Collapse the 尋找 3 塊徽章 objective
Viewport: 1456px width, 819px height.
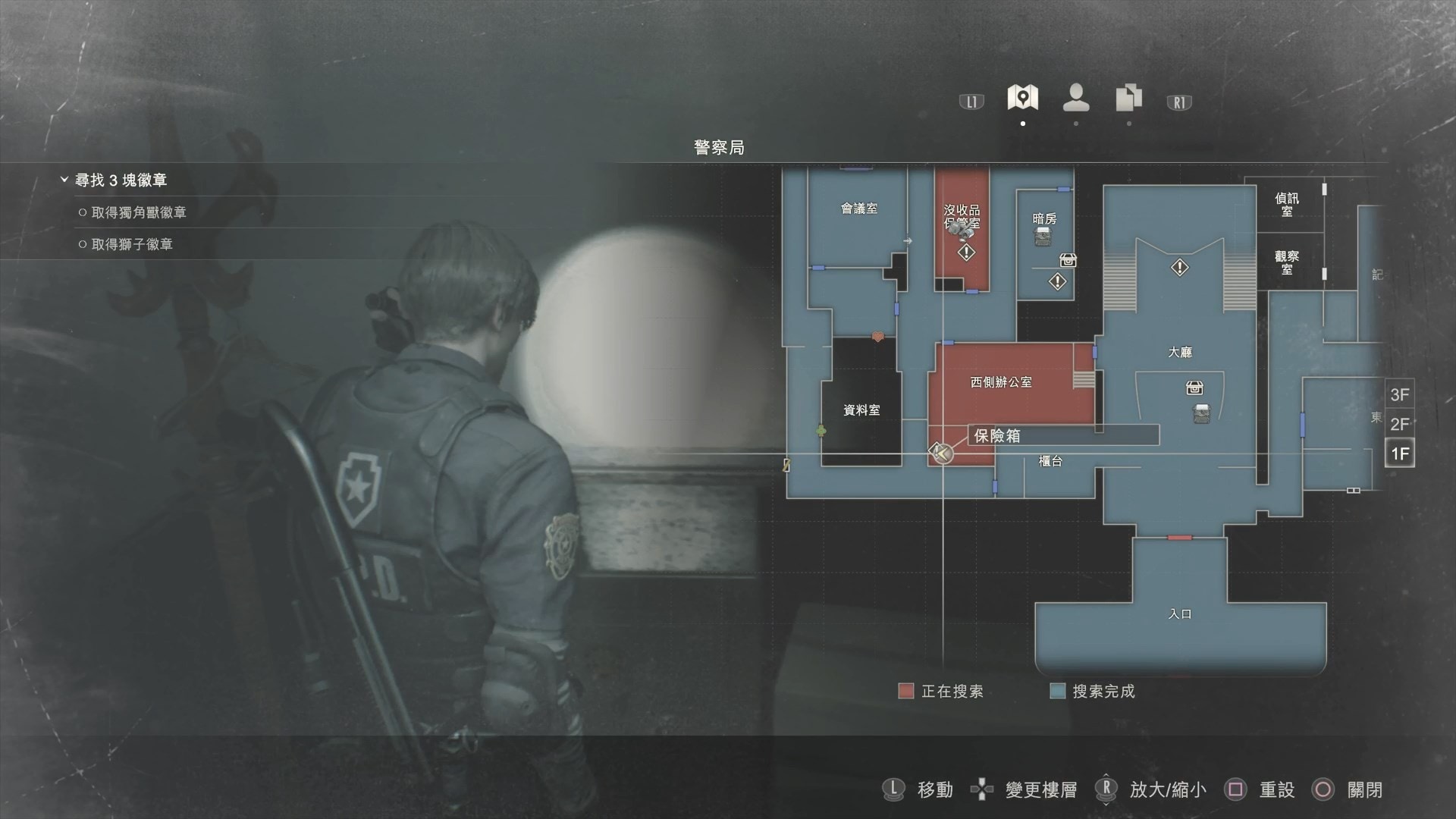coord(64,180)
